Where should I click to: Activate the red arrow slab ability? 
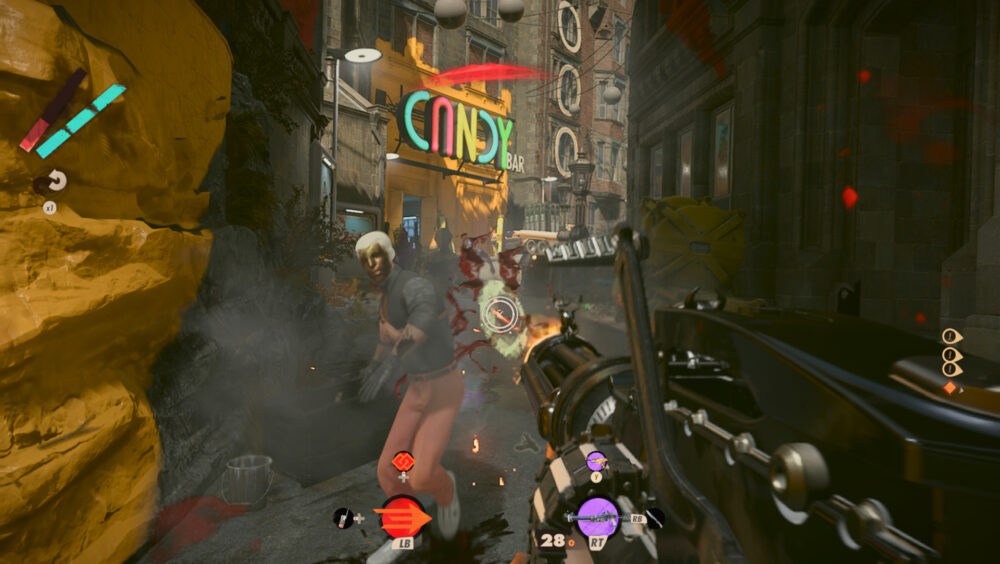click(x=402, y=518)
